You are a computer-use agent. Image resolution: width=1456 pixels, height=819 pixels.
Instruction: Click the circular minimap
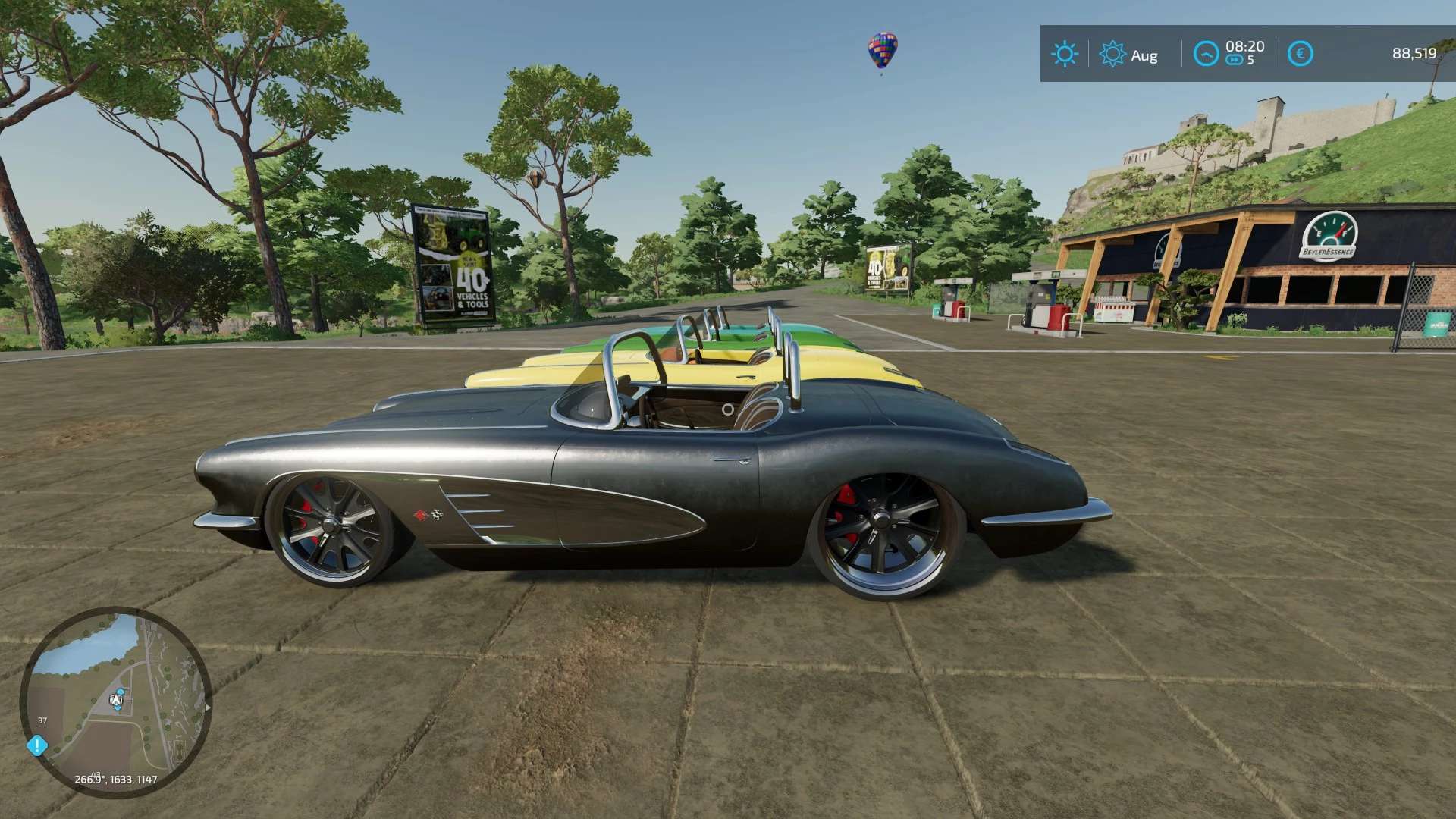115,702
